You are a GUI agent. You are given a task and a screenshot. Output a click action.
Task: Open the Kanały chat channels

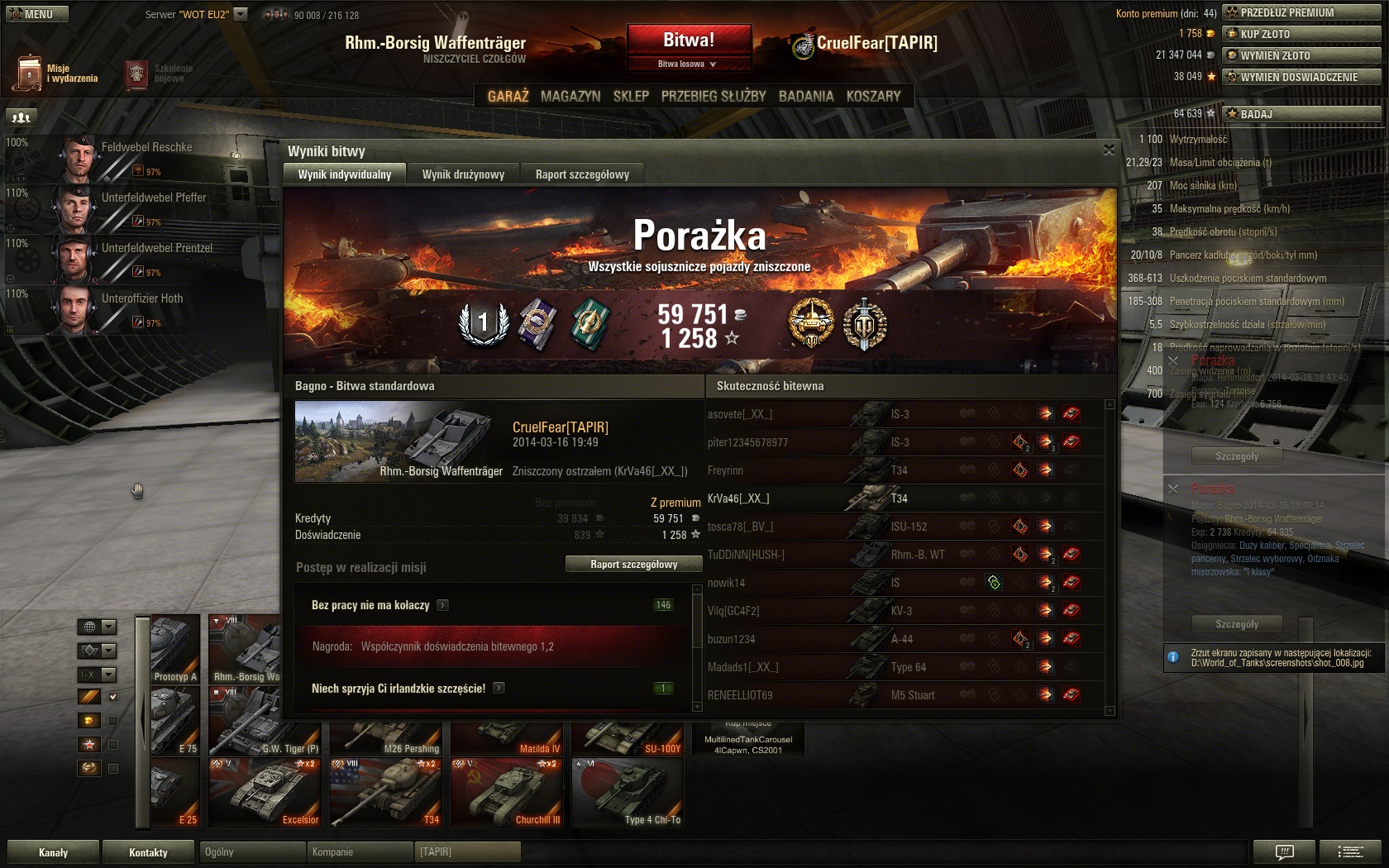coord(53,852)
